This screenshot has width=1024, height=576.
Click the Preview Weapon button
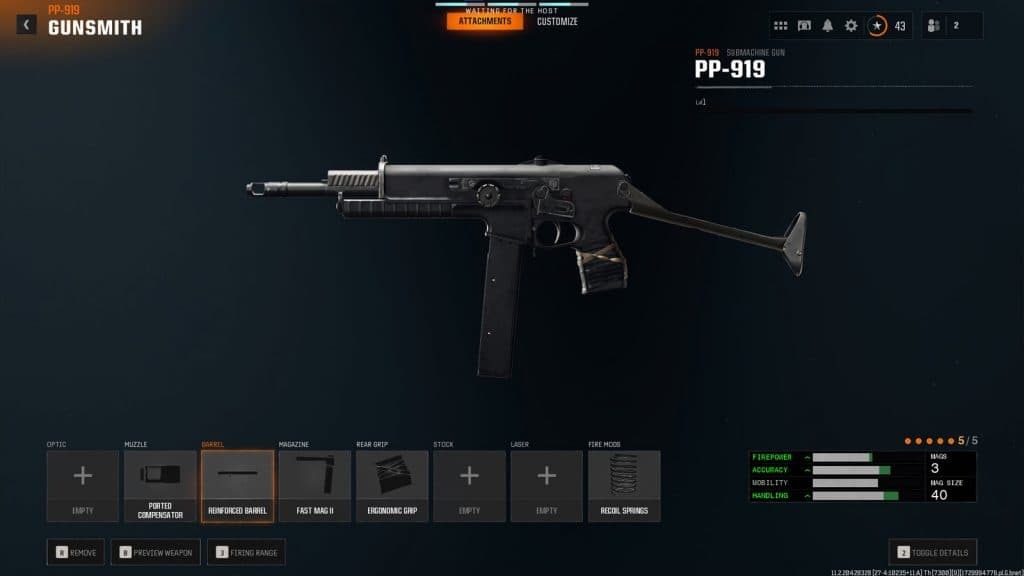point(155,551)
